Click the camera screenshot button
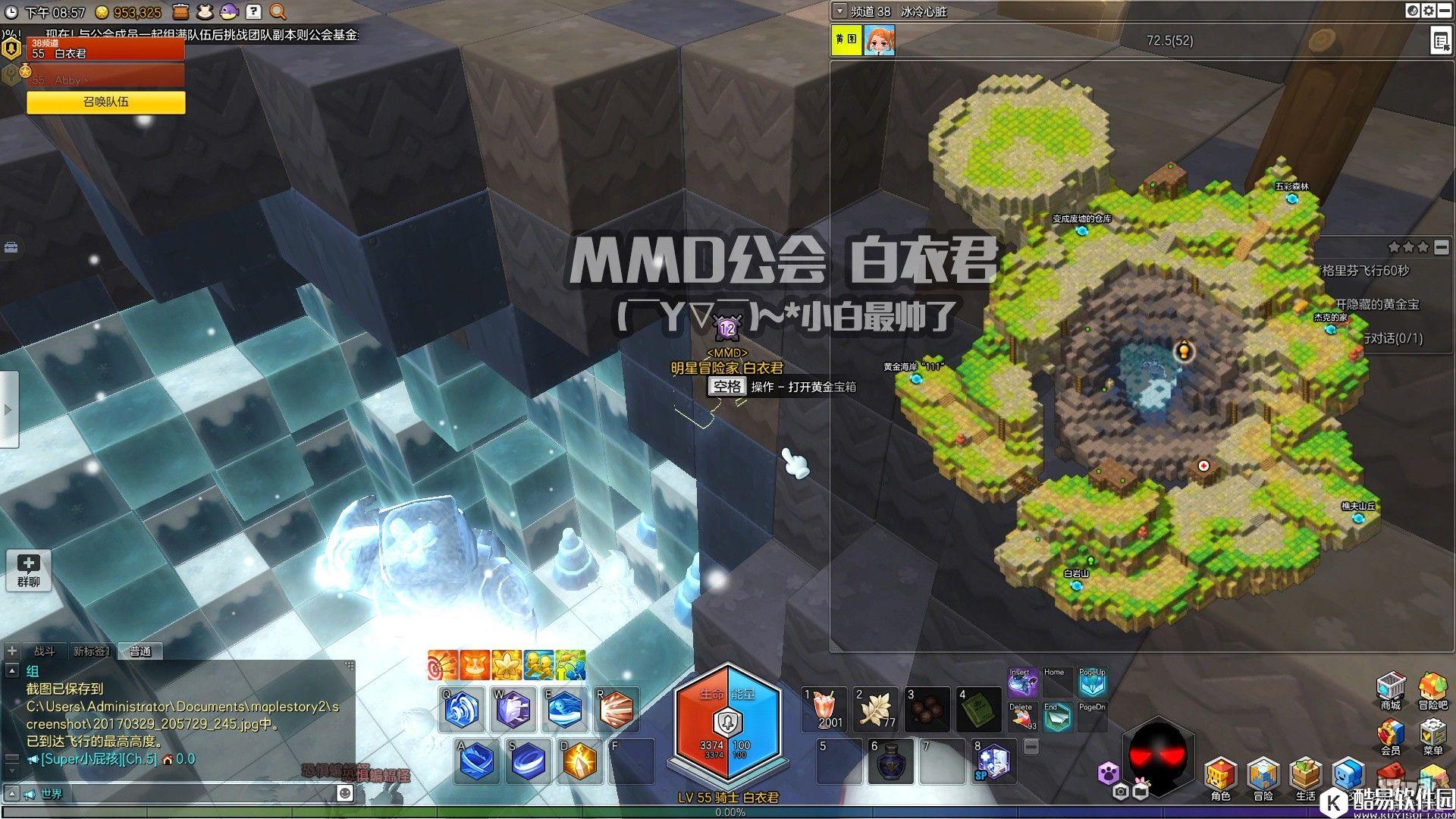This screenshot has width=1456, height=819. click(1120, 792)
